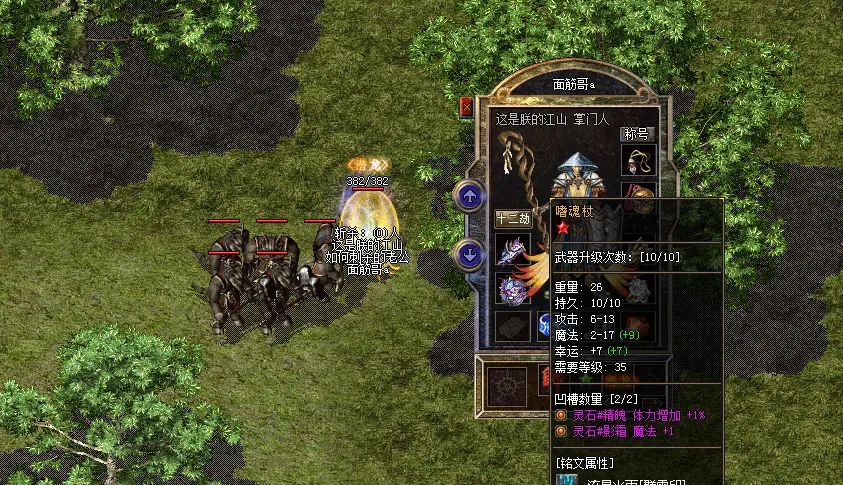843x485 pixels.
Task: Select the purple flower gem slot
Action: tap(512, 289)
